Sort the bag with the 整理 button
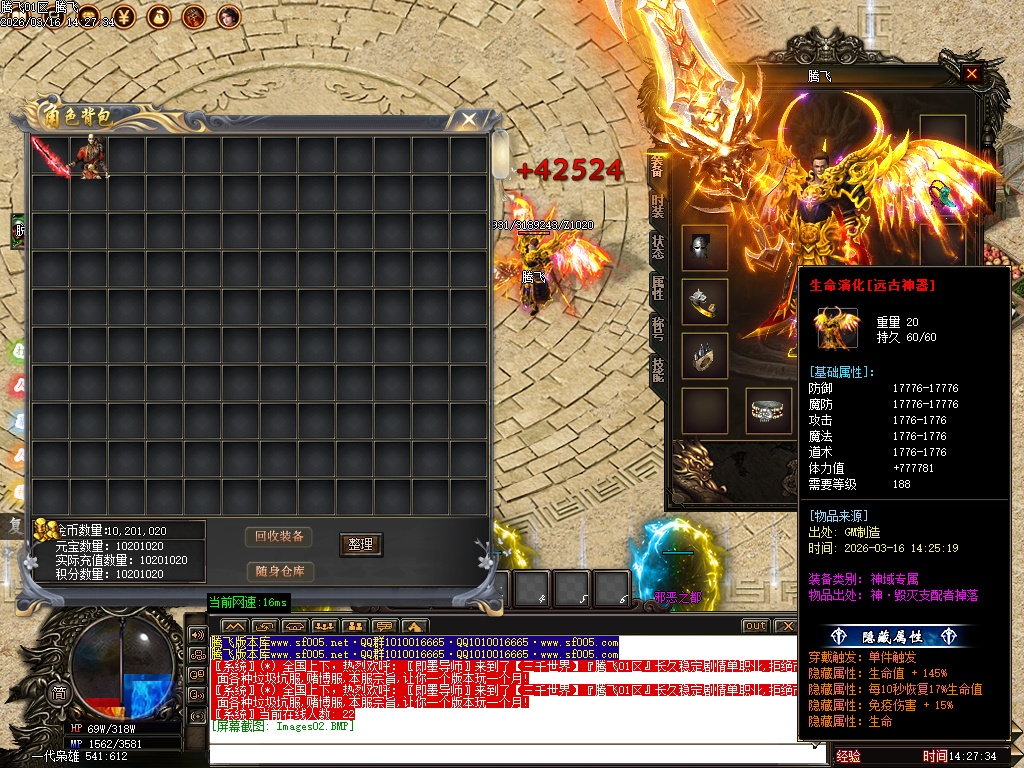 pos(360,544)
